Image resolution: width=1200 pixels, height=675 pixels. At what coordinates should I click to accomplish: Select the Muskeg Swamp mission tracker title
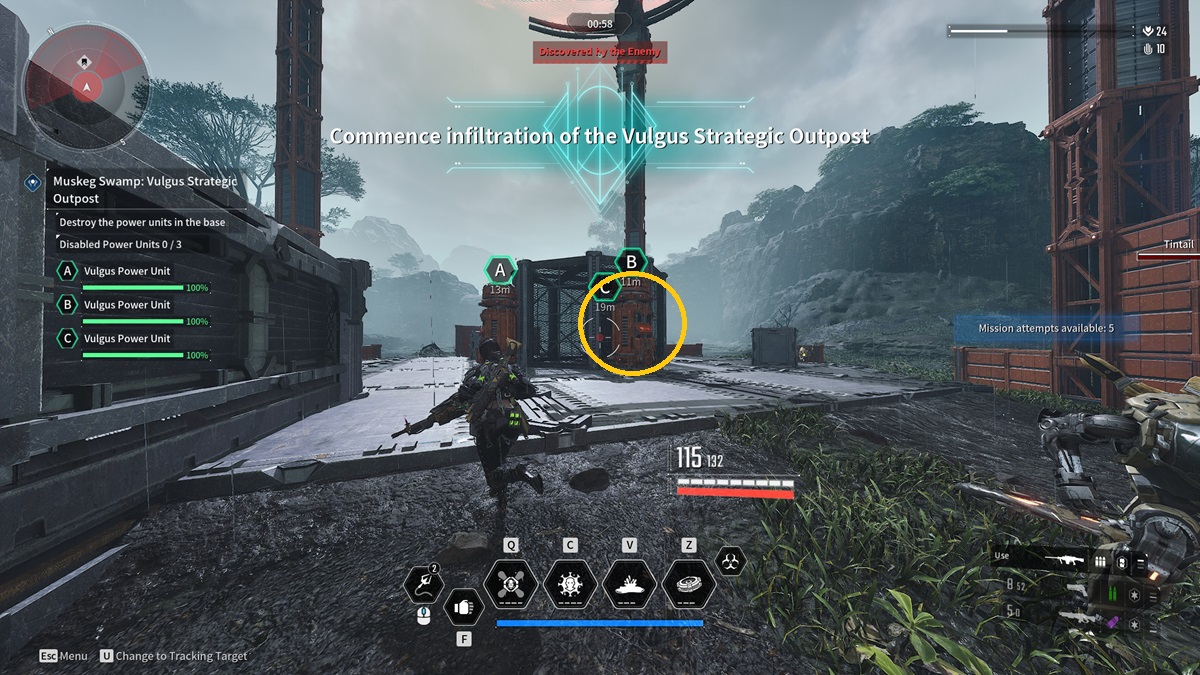coord(145,189)
